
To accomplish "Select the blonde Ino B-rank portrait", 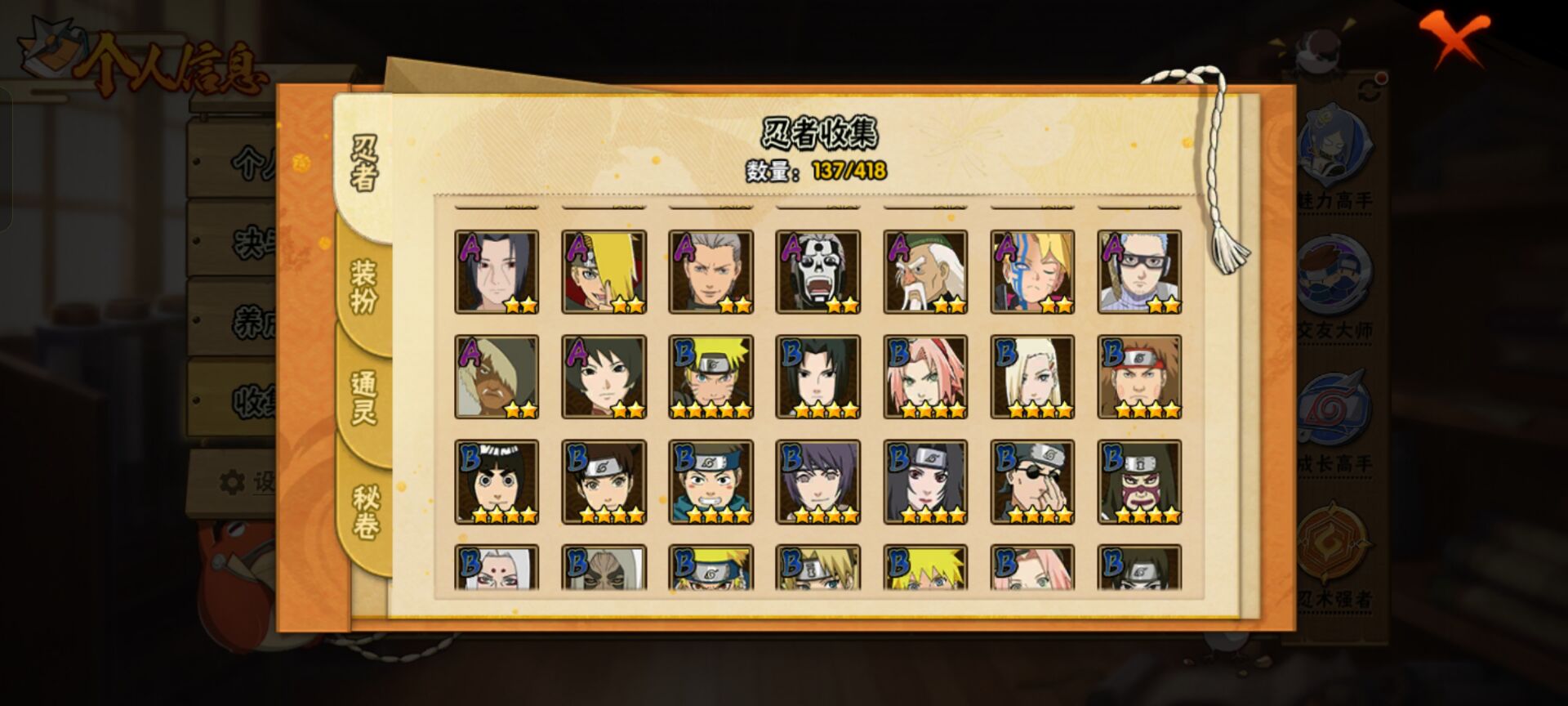I will coord(1032,377).
